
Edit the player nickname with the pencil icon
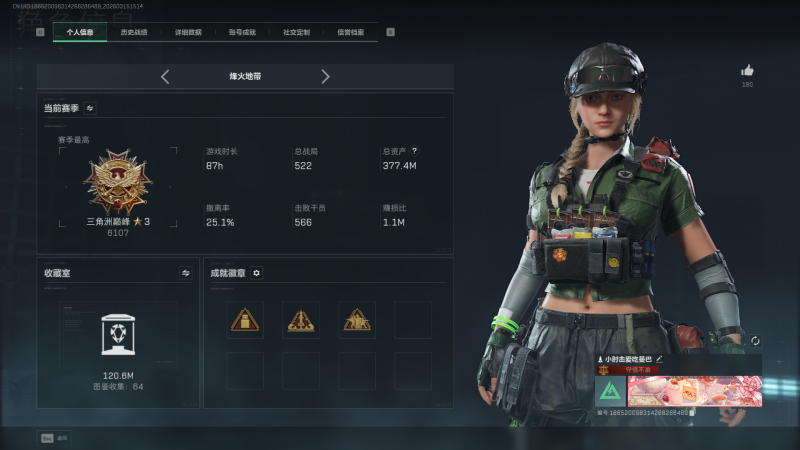[659, 357]
